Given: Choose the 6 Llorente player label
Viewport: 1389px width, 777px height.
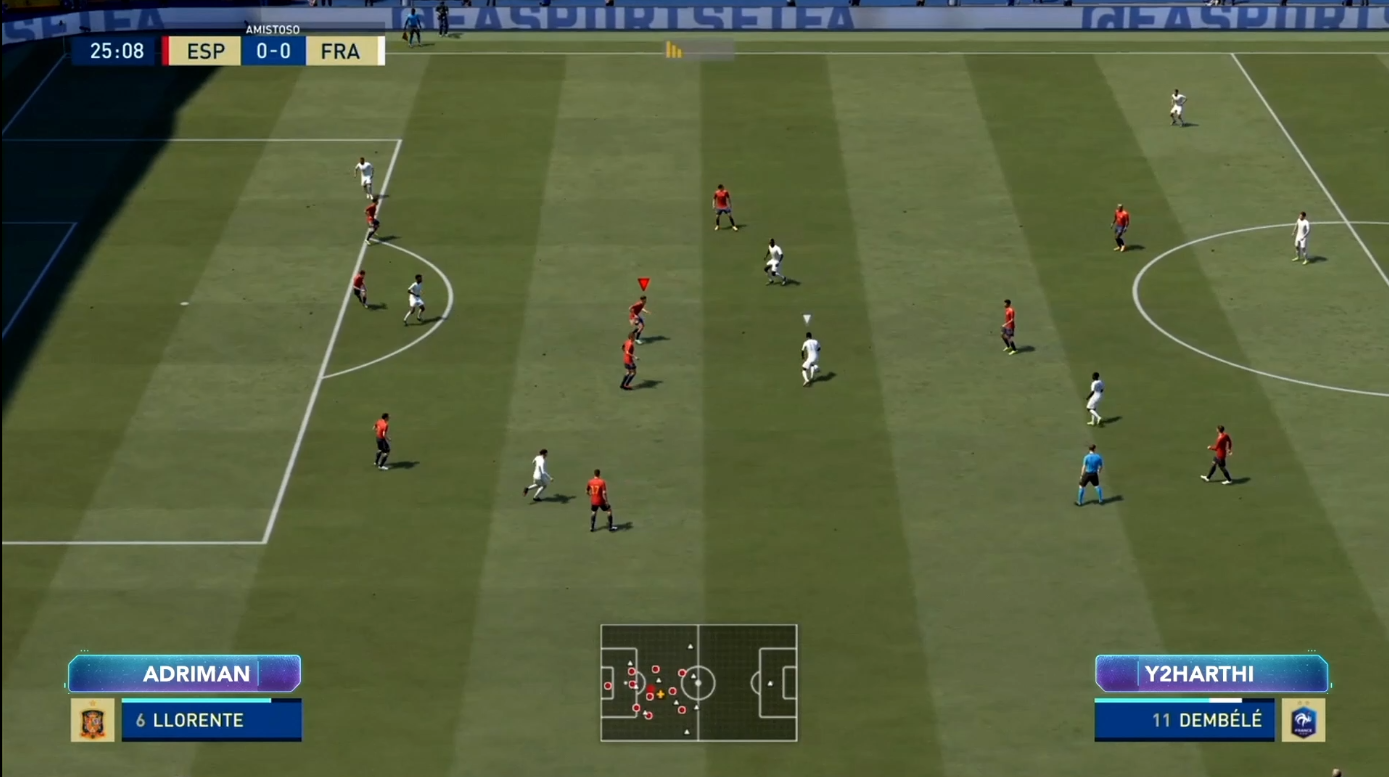Looking at the screenshot, I should (x=211, y=720).
